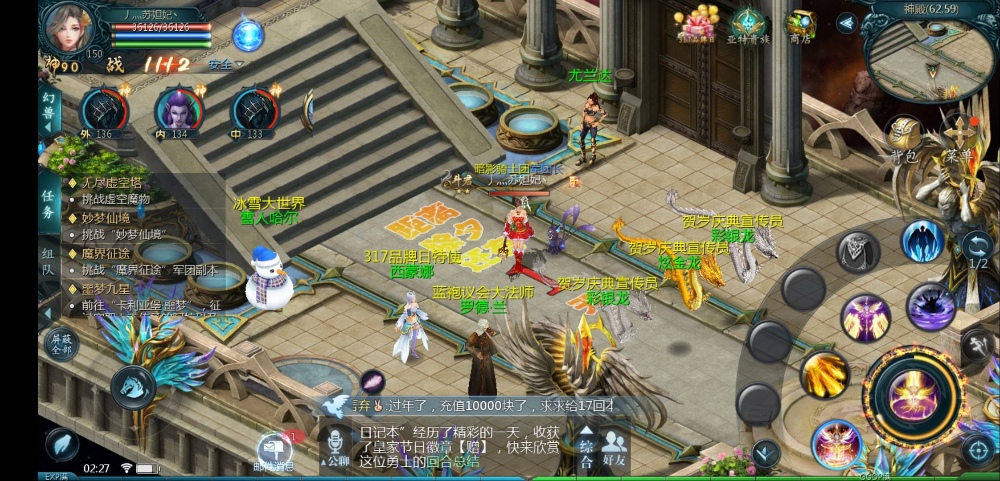
Task: Open the 菜单 main menu
Action: [959, 138]
